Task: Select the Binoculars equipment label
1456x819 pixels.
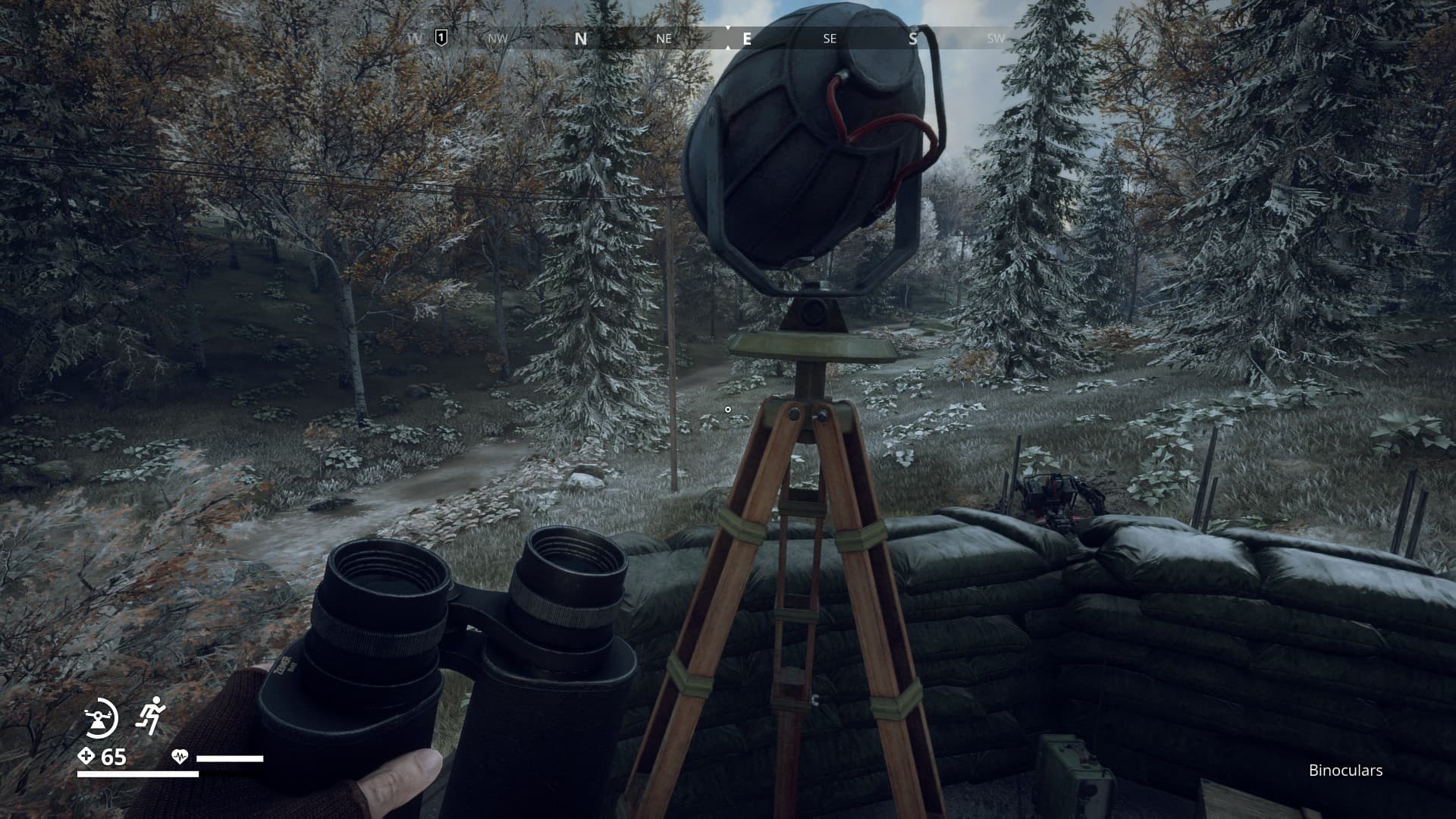Action: coord(1345,770)
